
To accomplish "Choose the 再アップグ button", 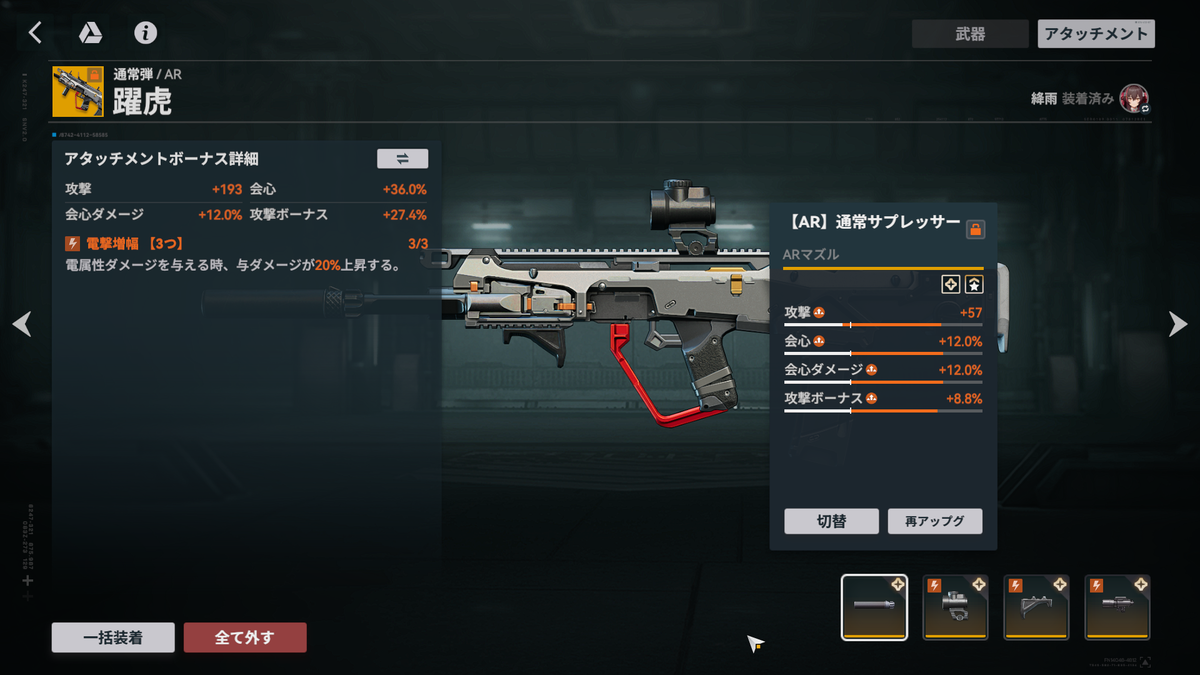I will pyautogui.click(x=935, y=521).
